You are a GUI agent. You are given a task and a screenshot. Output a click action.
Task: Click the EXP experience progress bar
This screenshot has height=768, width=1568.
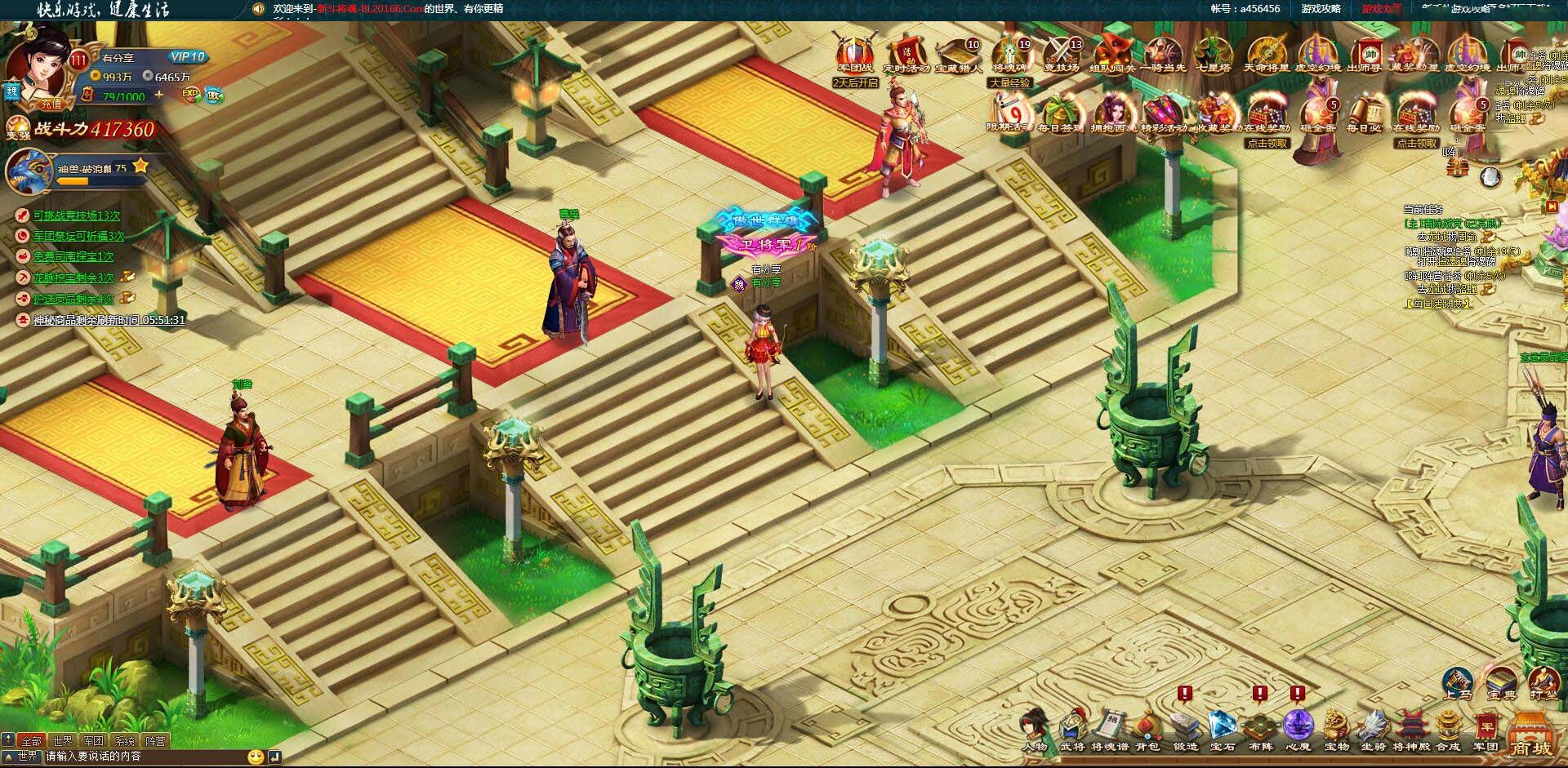pyautogui.click(x=189, y=95)
